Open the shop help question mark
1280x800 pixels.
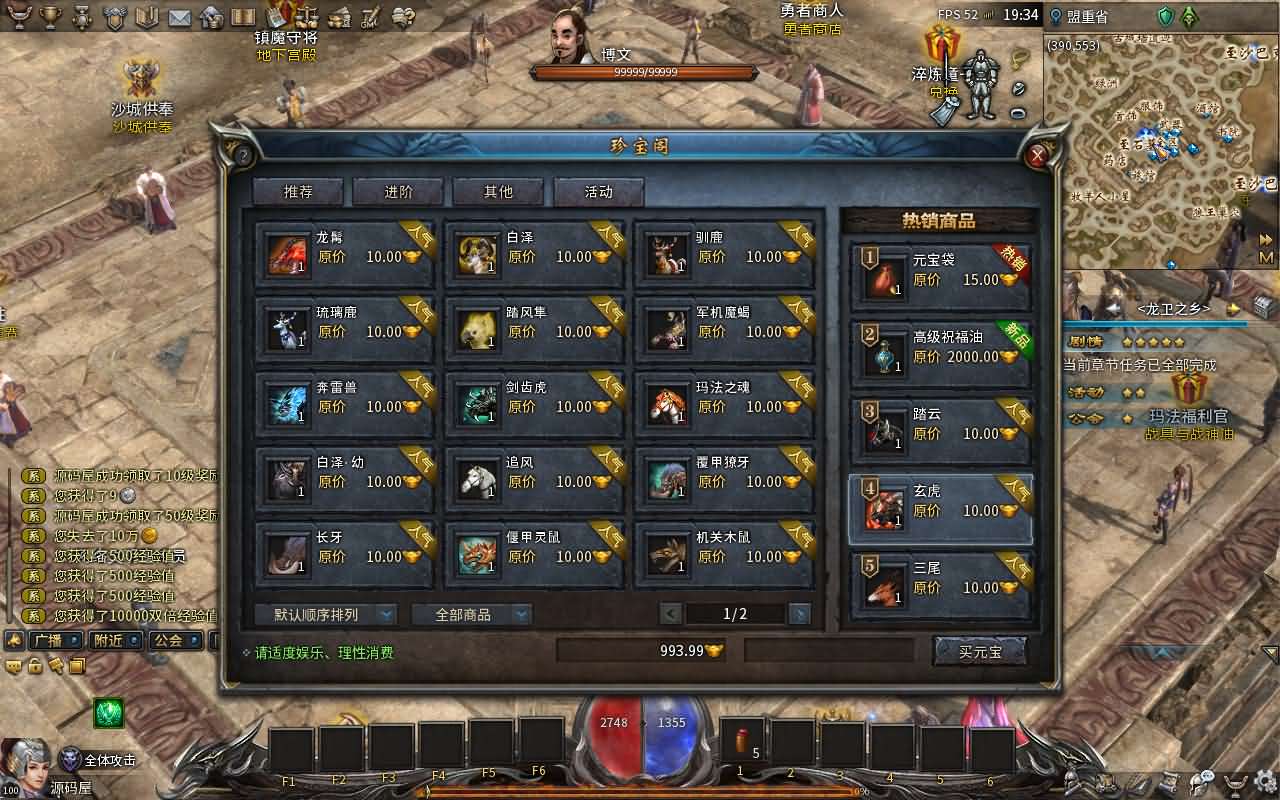pyautogui.click(x=242, y=156)
